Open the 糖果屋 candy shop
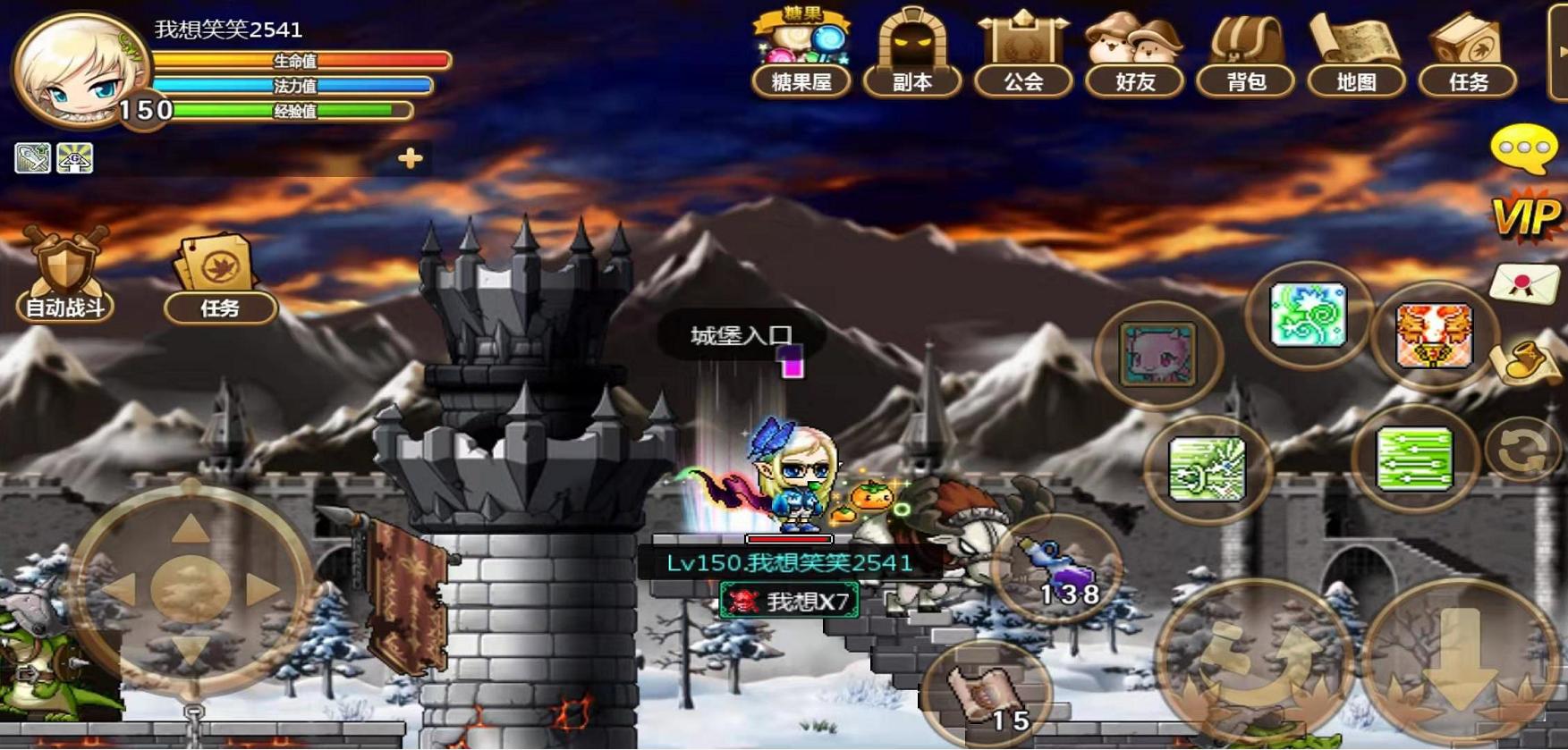This screenshot has height=750, width=1568. tap(801, 54)
